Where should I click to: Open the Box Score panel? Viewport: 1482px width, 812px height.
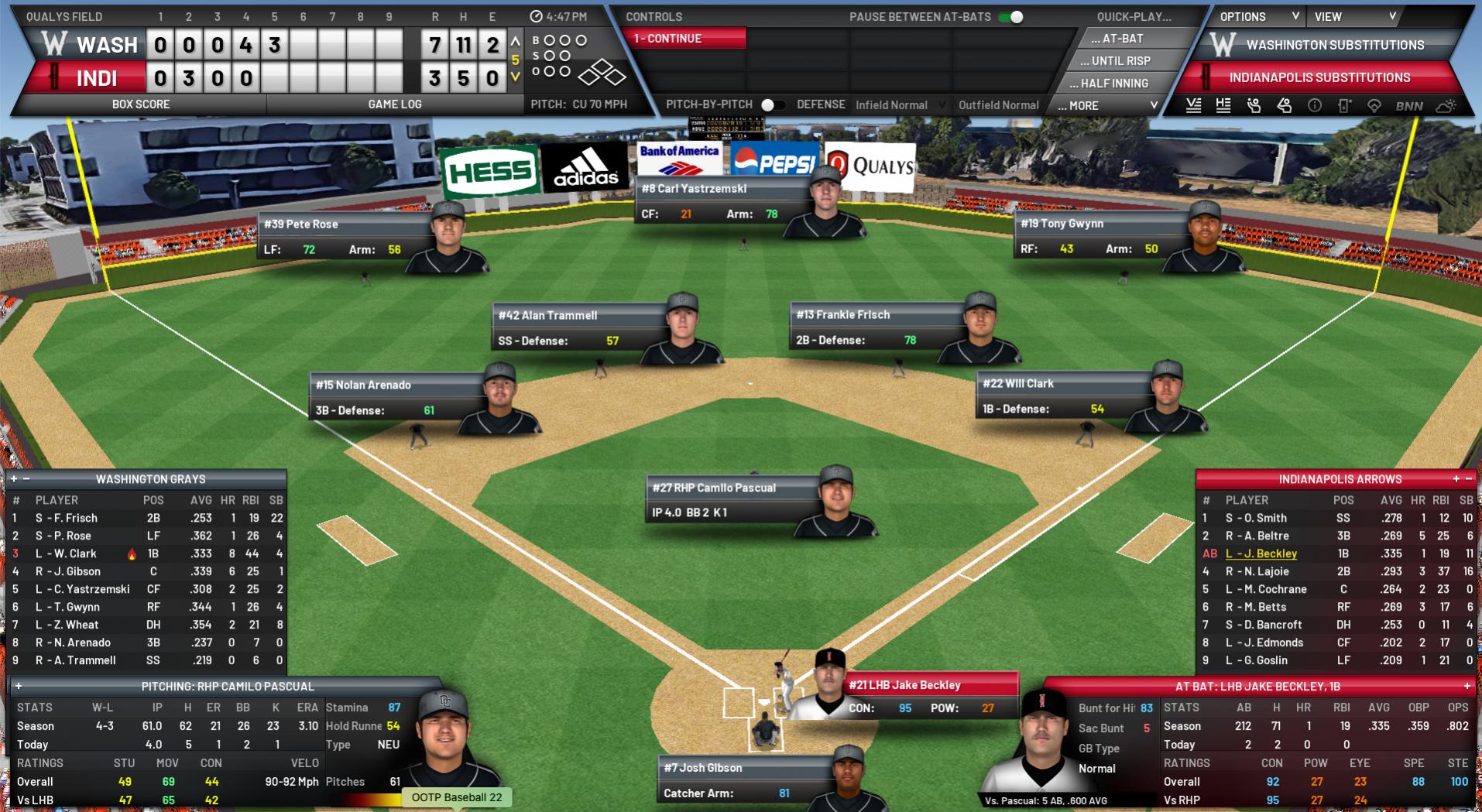[x=140, y=104]
